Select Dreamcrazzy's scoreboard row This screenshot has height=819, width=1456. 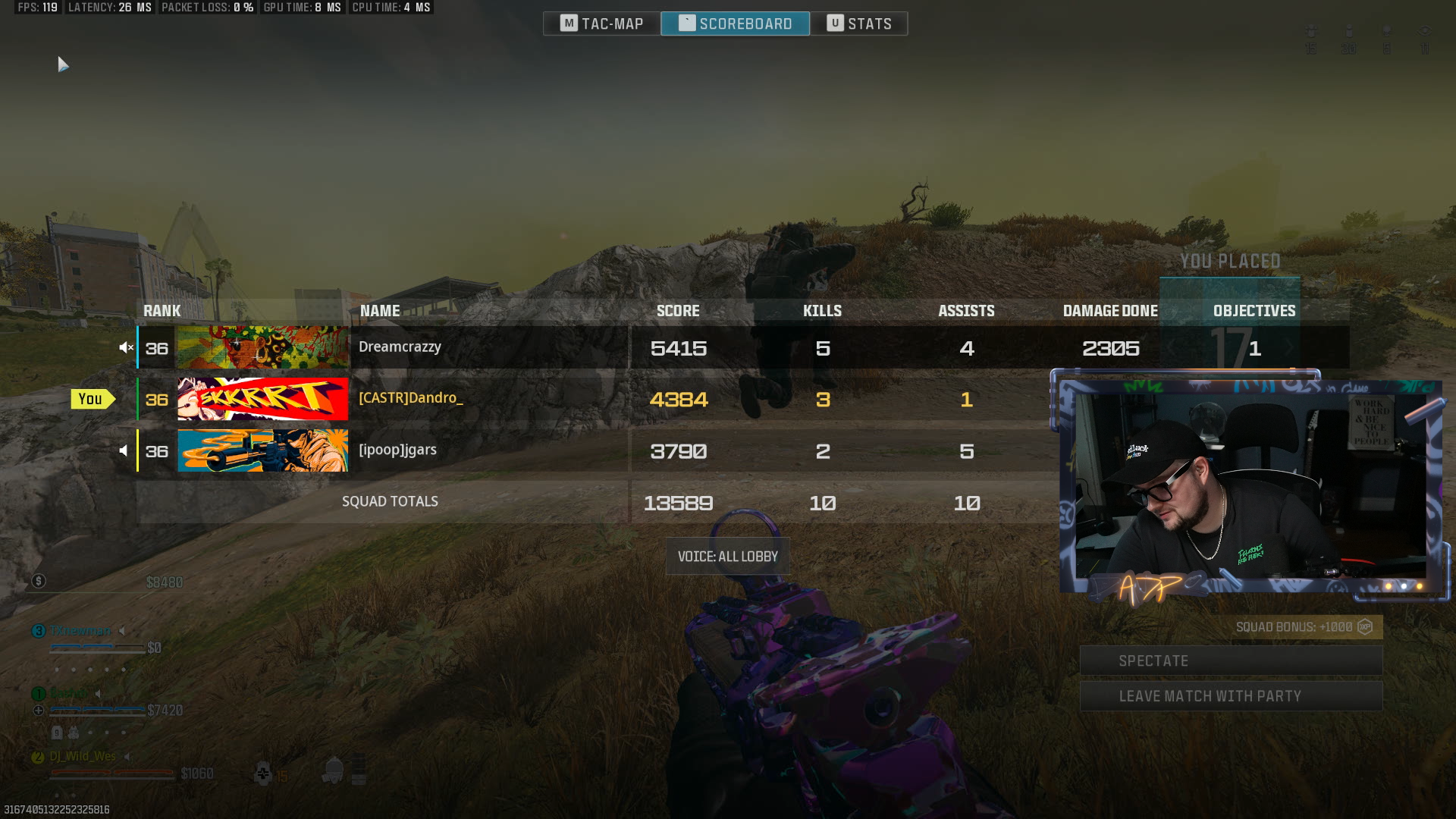click(x=485, y=347)
